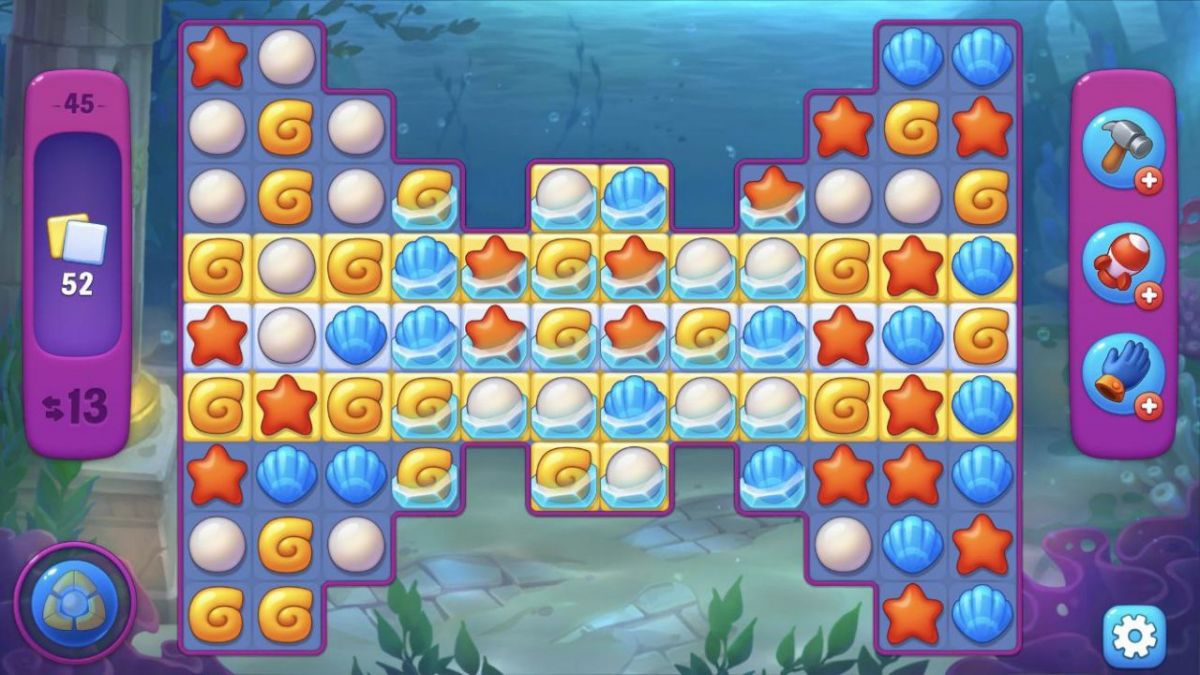
Task: Buy more gloves via its plus badge
Action: [x=1149, y=406]
